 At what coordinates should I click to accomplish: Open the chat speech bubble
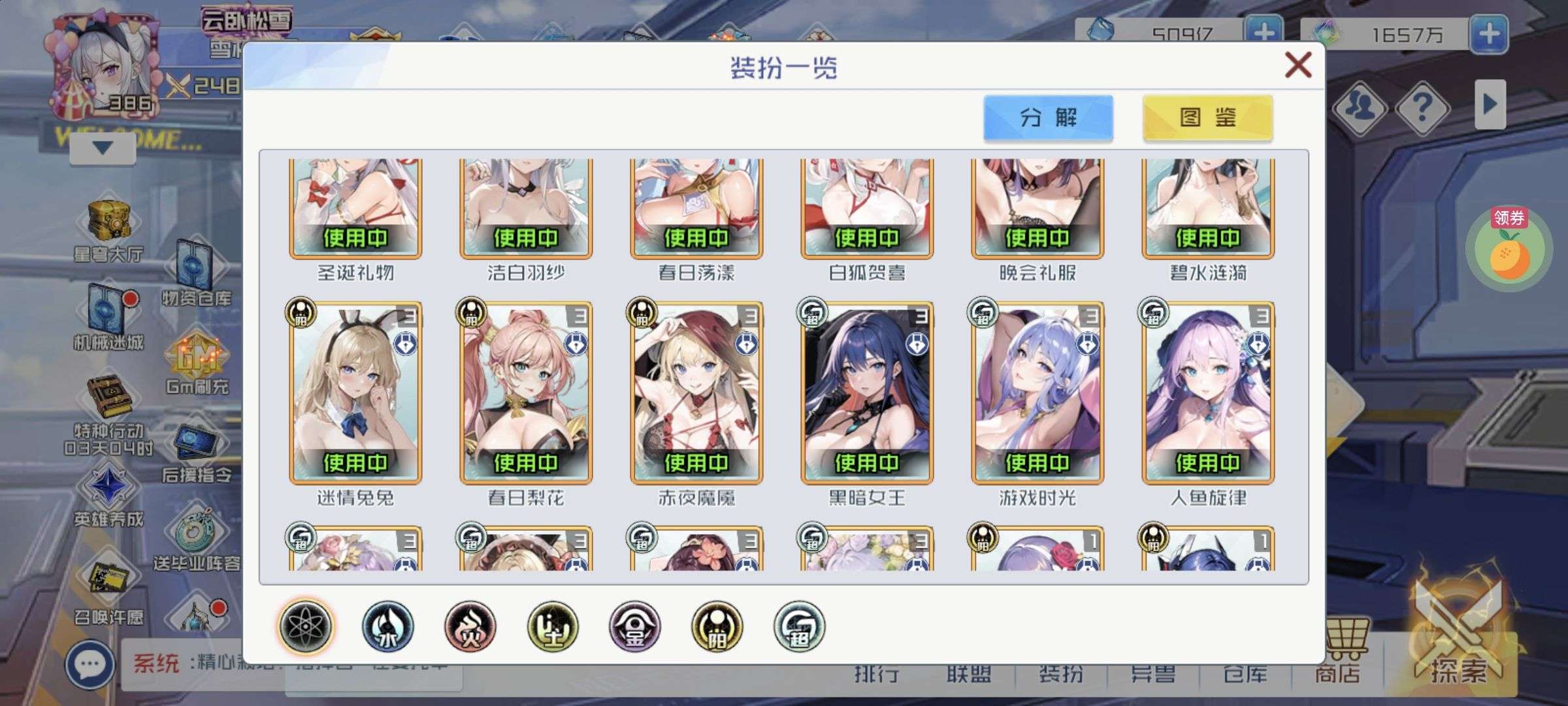tap(90, 665)
